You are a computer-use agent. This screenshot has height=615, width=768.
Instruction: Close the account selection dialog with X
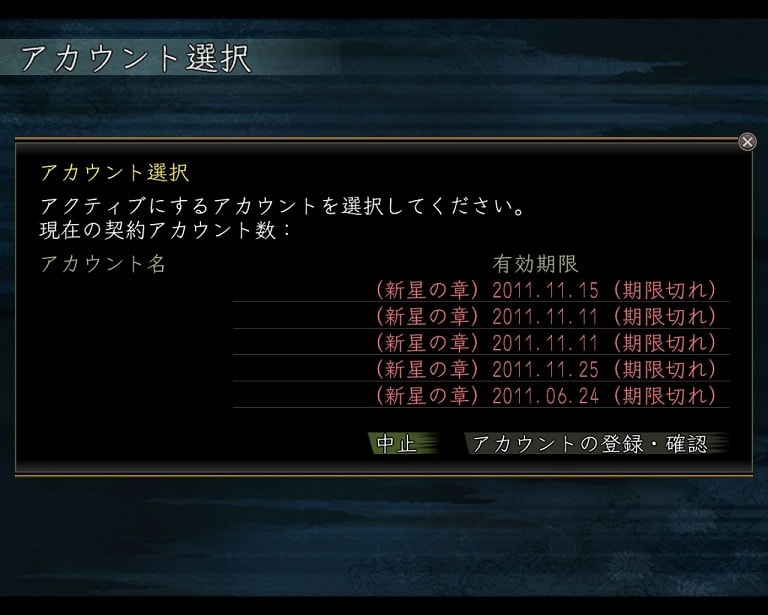[x=747, y=142]
